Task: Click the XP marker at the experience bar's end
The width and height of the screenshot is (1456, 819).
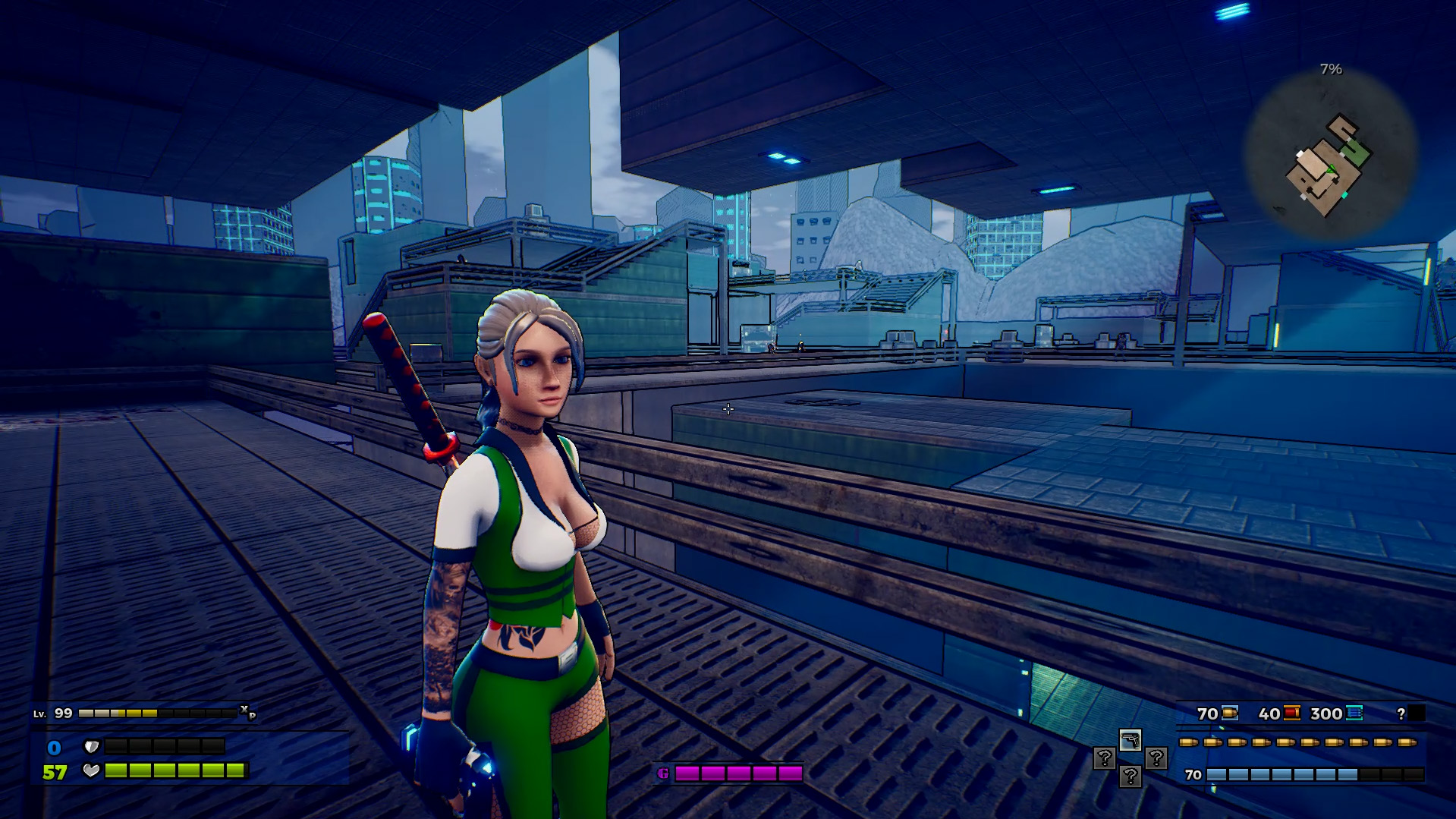Action: (x=247, y=713)
